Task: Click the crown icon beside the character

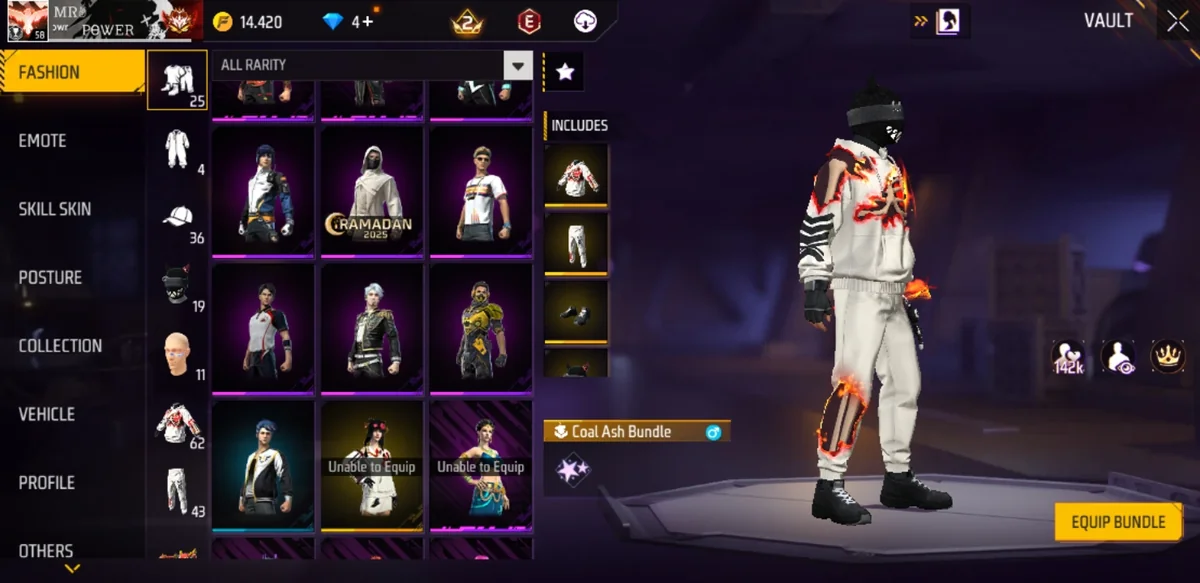Action: point(1167,356)
